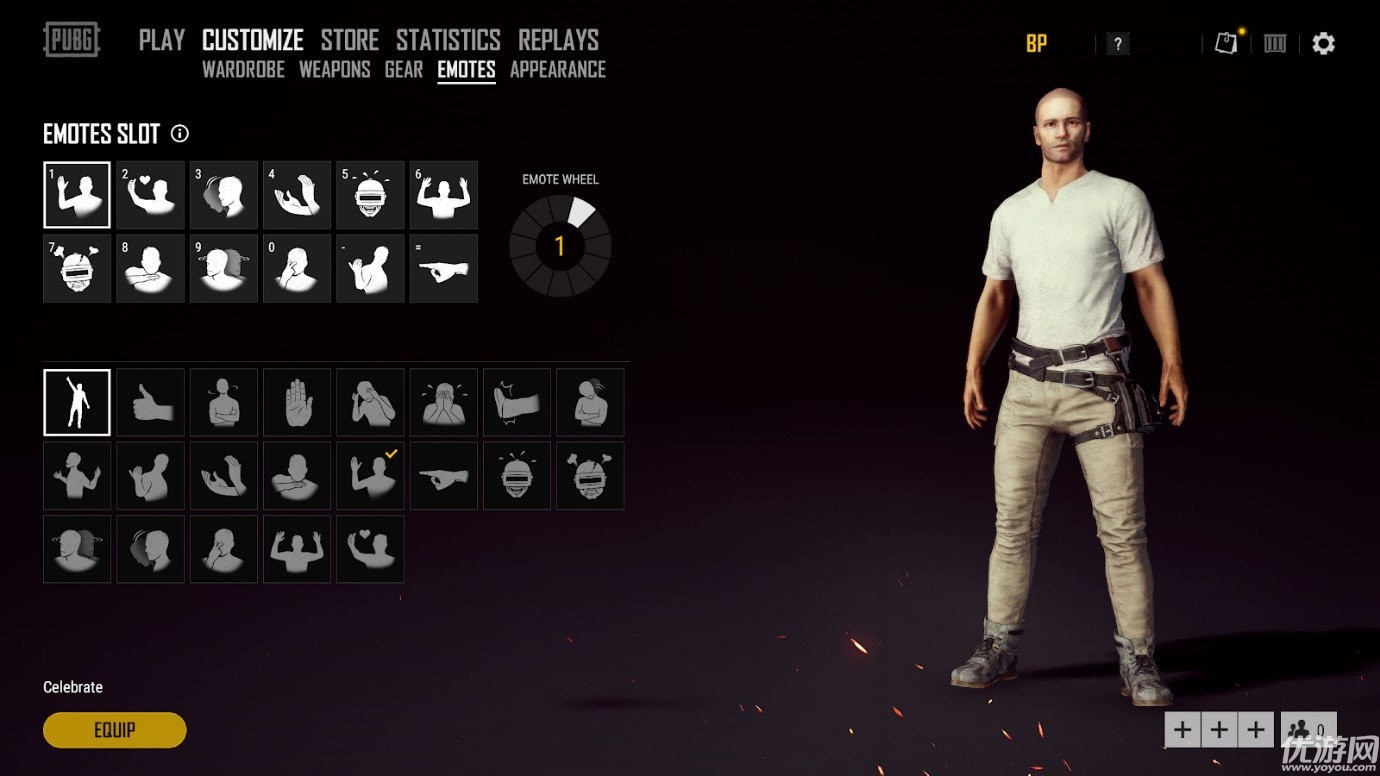
Task: Open the STATISTICS page
Action: (x=448, y=40)
